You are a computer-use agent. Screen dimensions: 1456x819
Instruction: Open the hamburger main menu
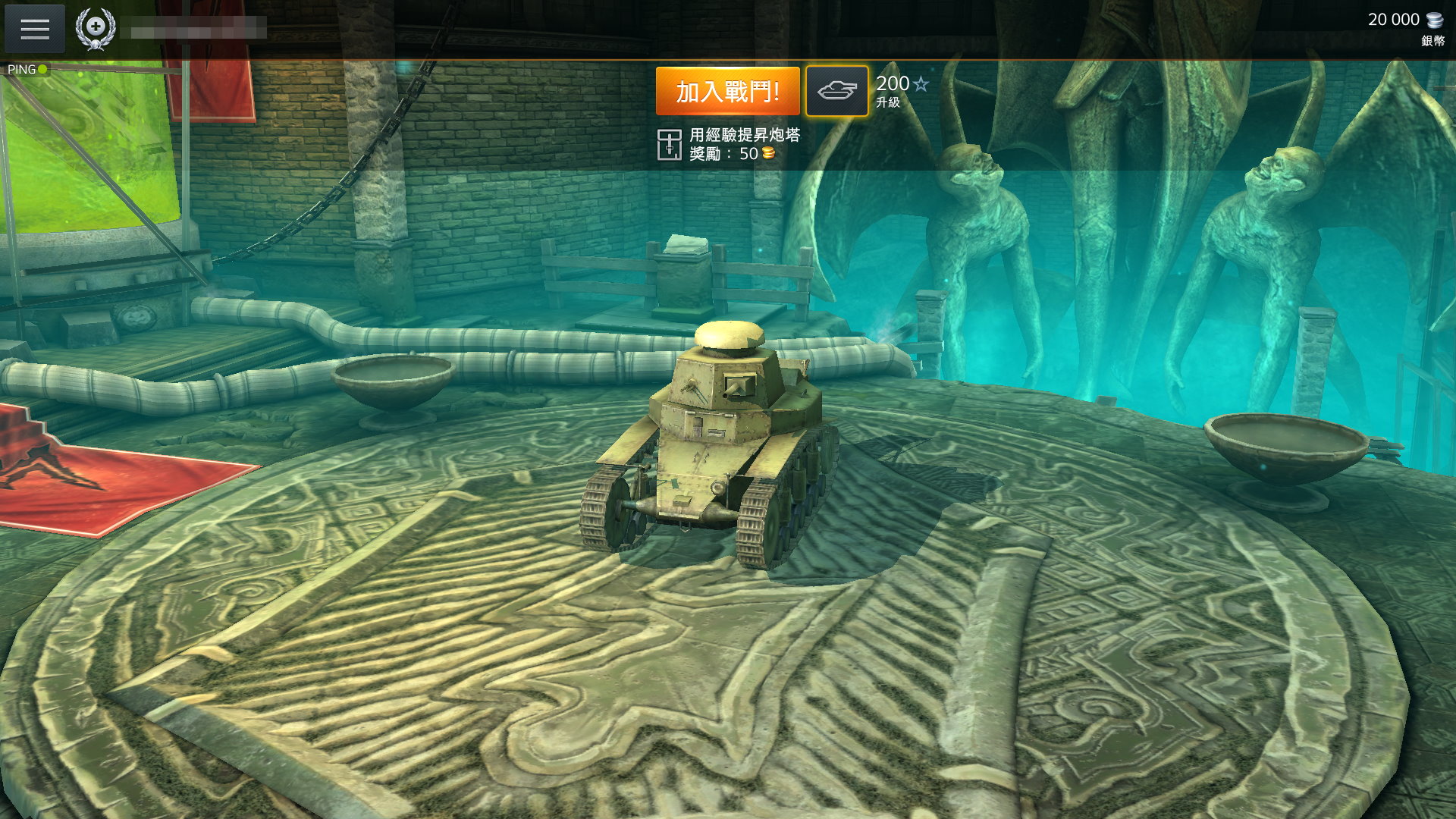pyautogui.click(x=35, y=29)
